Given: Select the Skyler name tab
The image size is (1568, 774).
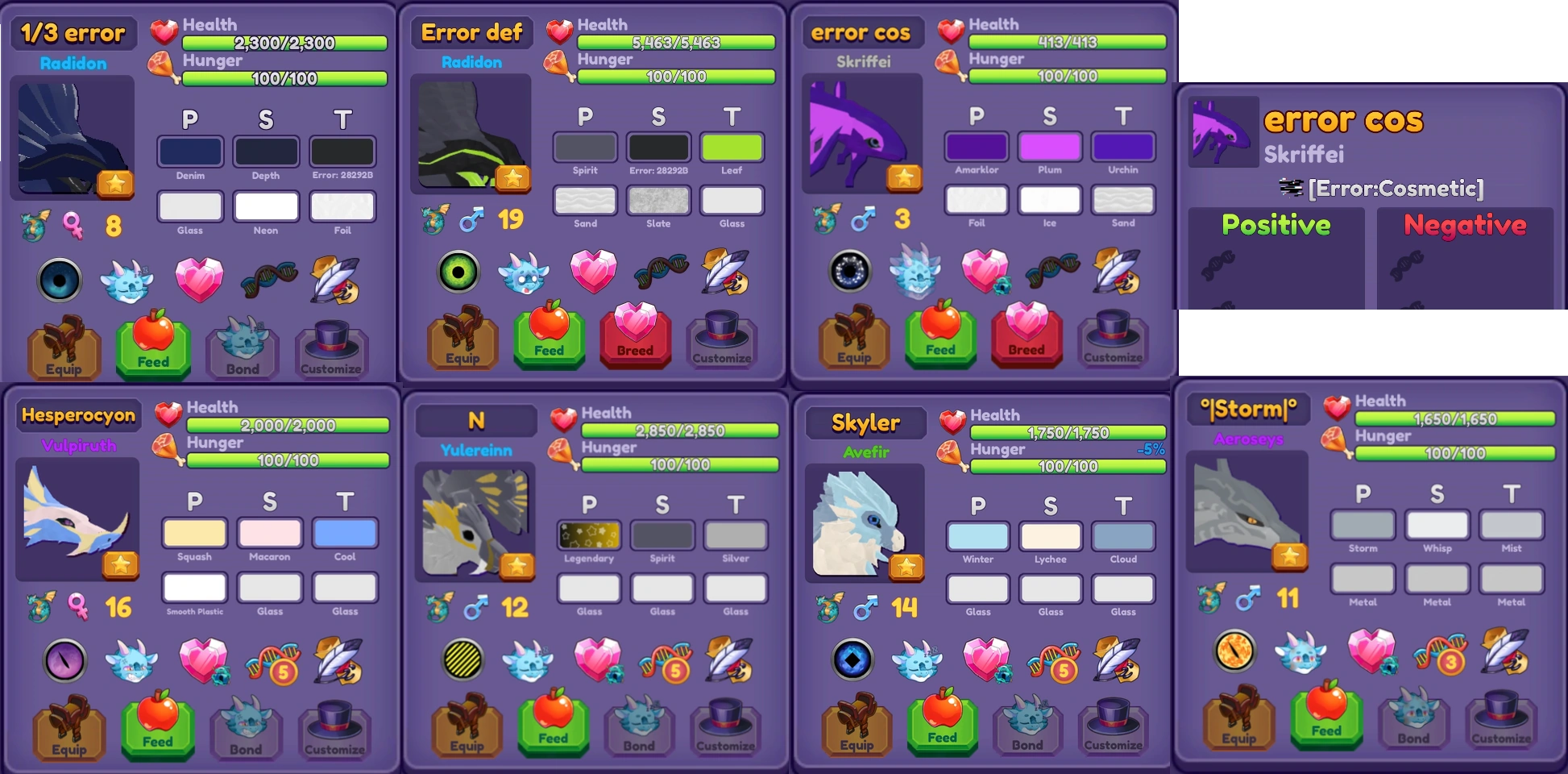Looking at the screenshot, I should (x=865, y=422).
